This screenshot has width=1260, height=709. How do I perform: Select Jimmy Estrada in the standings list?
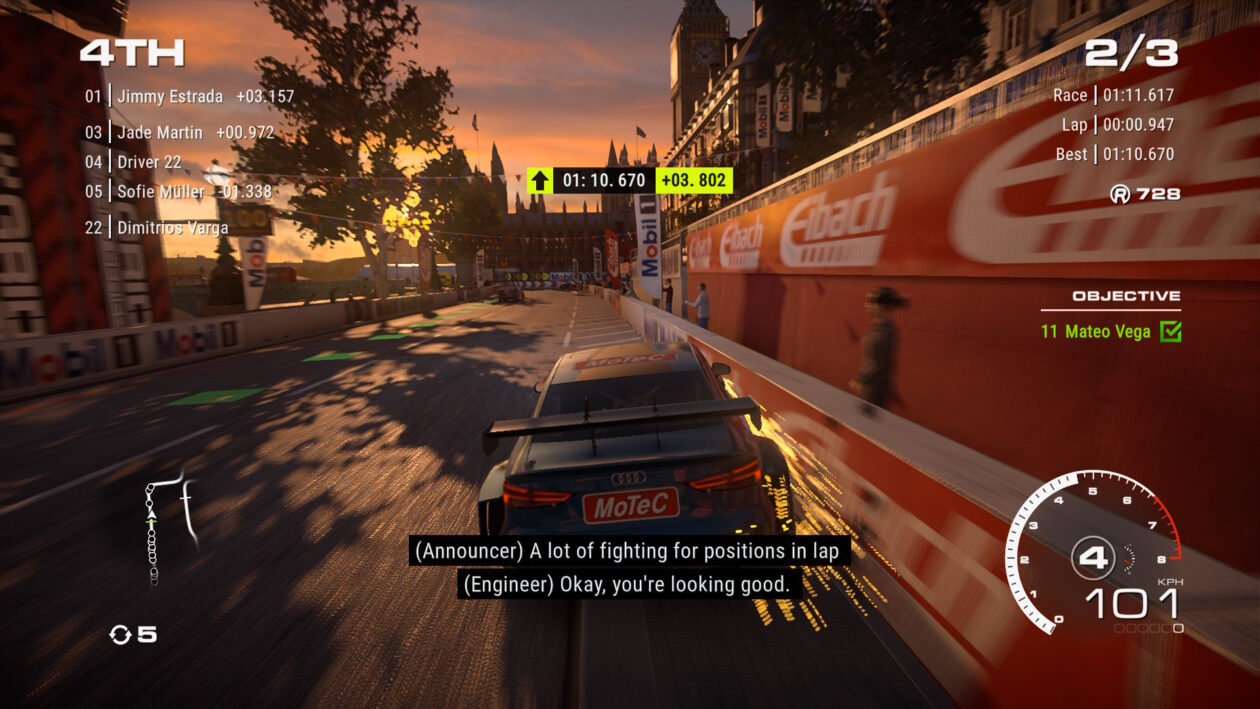[170, 97]
